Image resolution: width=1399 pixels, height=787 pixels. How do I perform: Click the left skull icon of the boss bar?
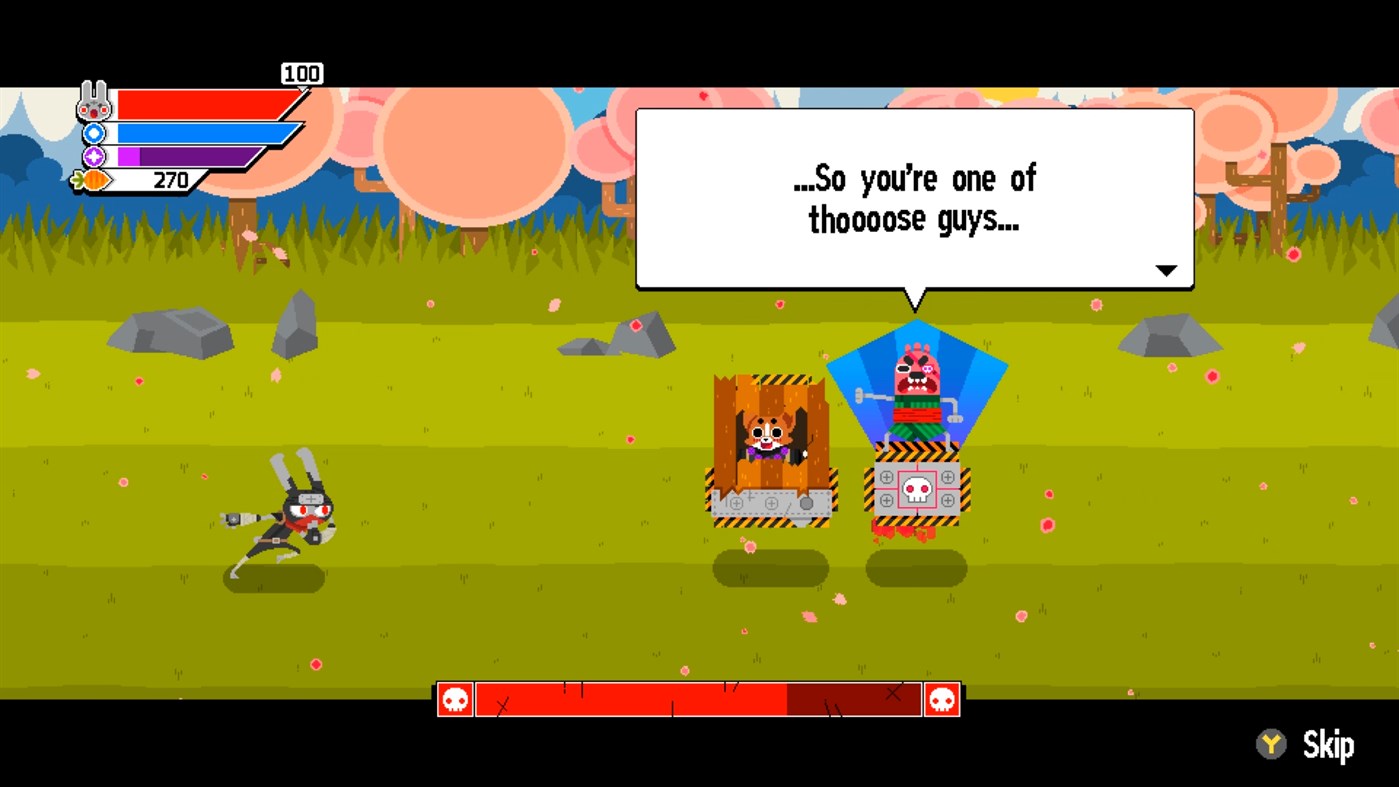[455, 698]
